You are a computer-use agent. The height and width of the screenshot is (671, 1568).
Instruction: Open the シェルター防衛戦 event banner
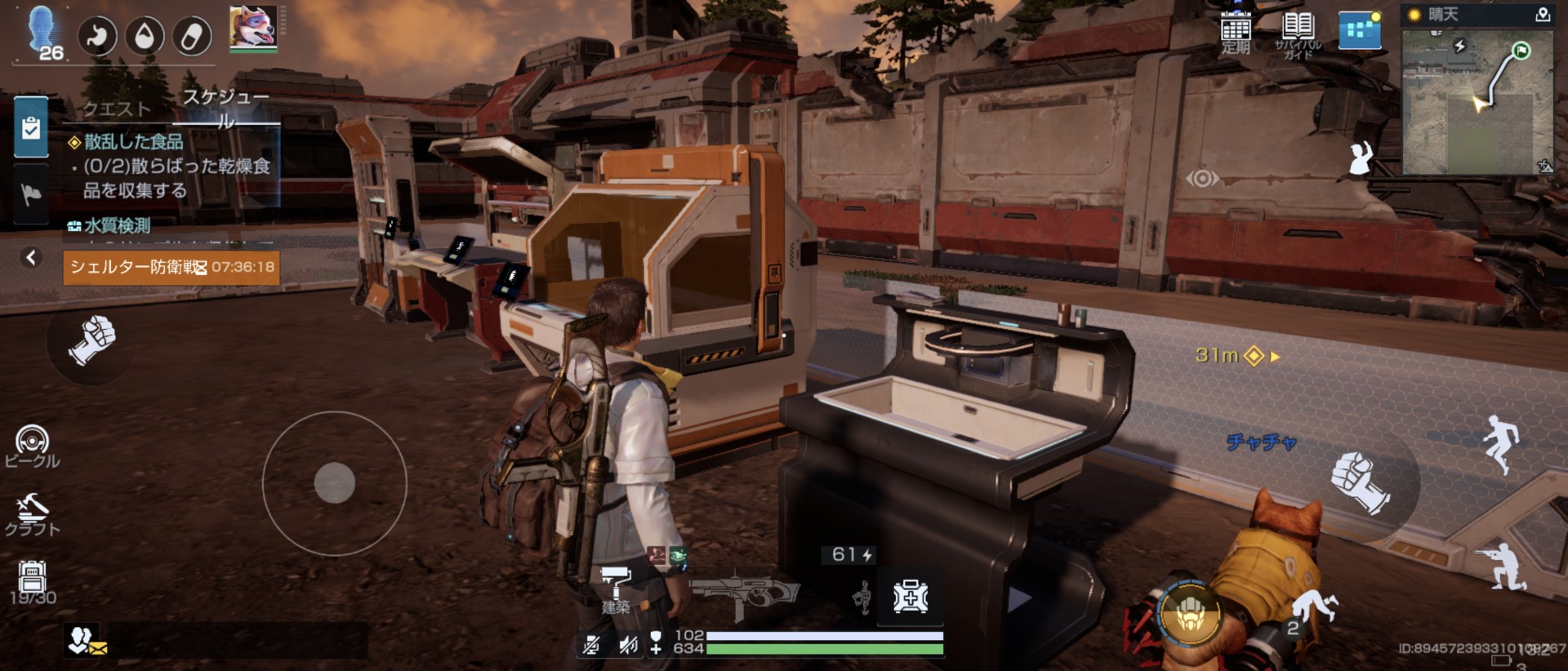click(x=171, y=268)
